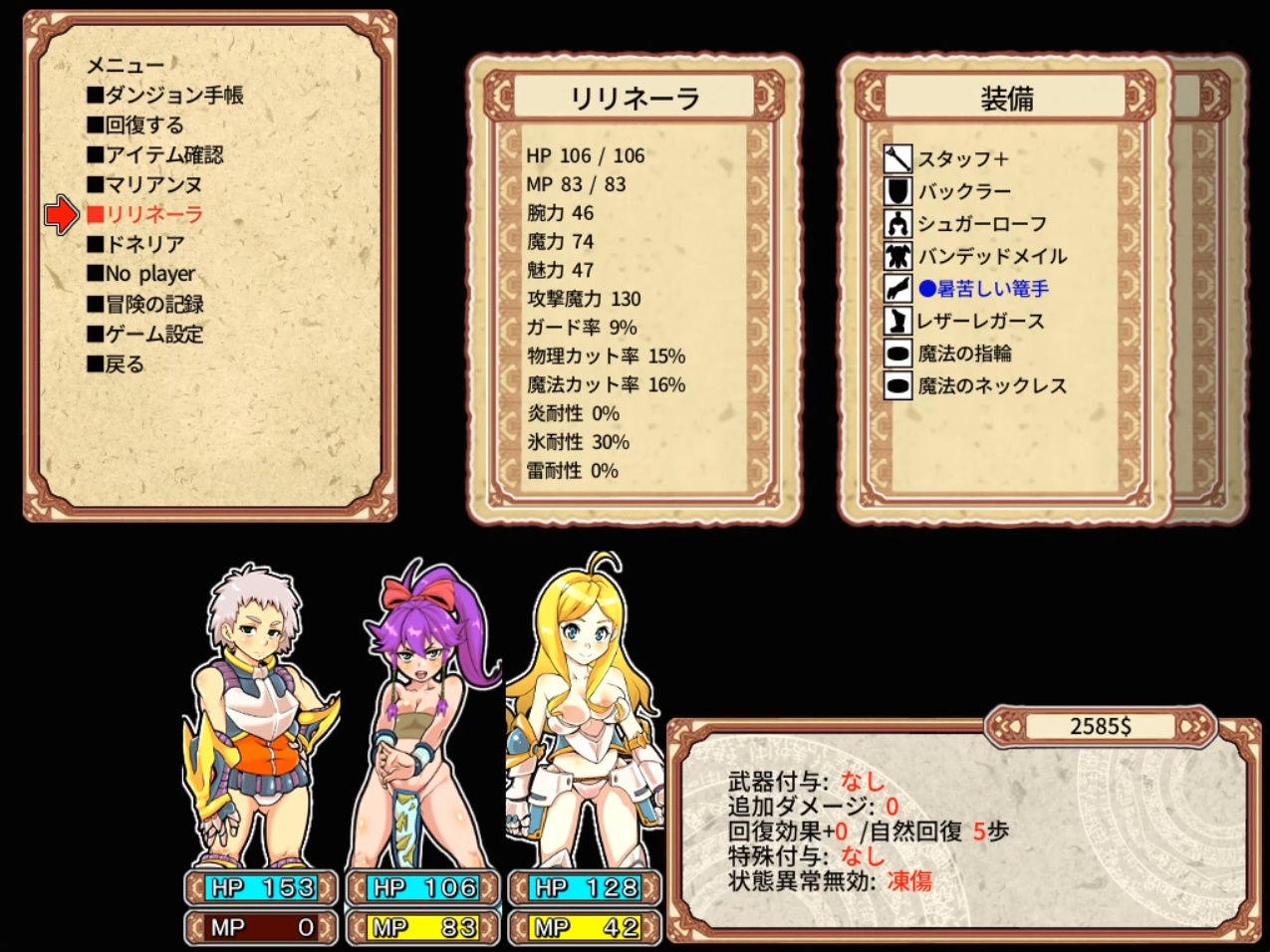Screen dimensions: 1270x952
Task: Choose 回復する from the menu
Action: (135, 125)
